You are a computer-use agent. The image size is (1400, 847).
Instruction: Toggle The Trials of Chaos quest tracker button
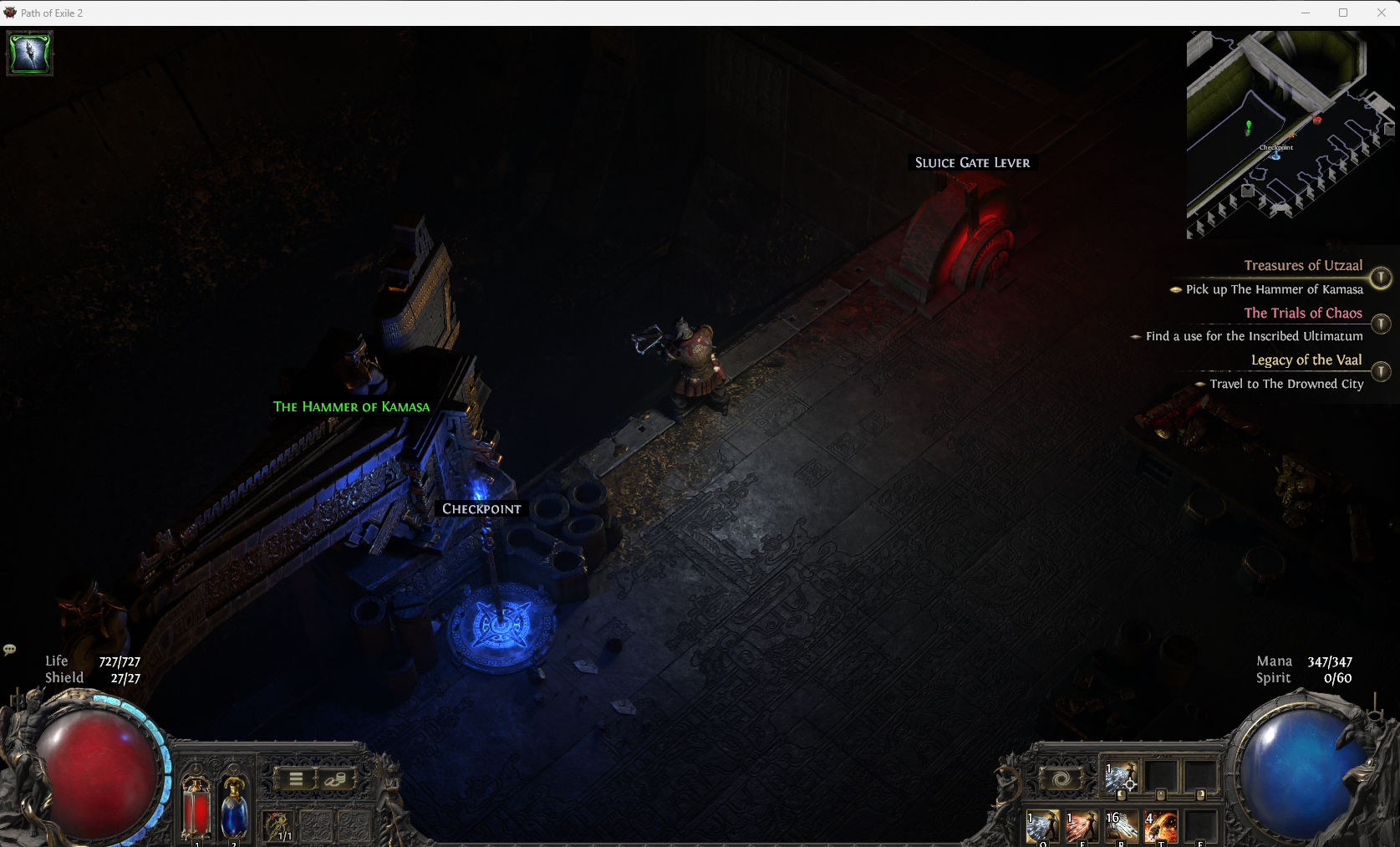click(x=1381, y=324)
